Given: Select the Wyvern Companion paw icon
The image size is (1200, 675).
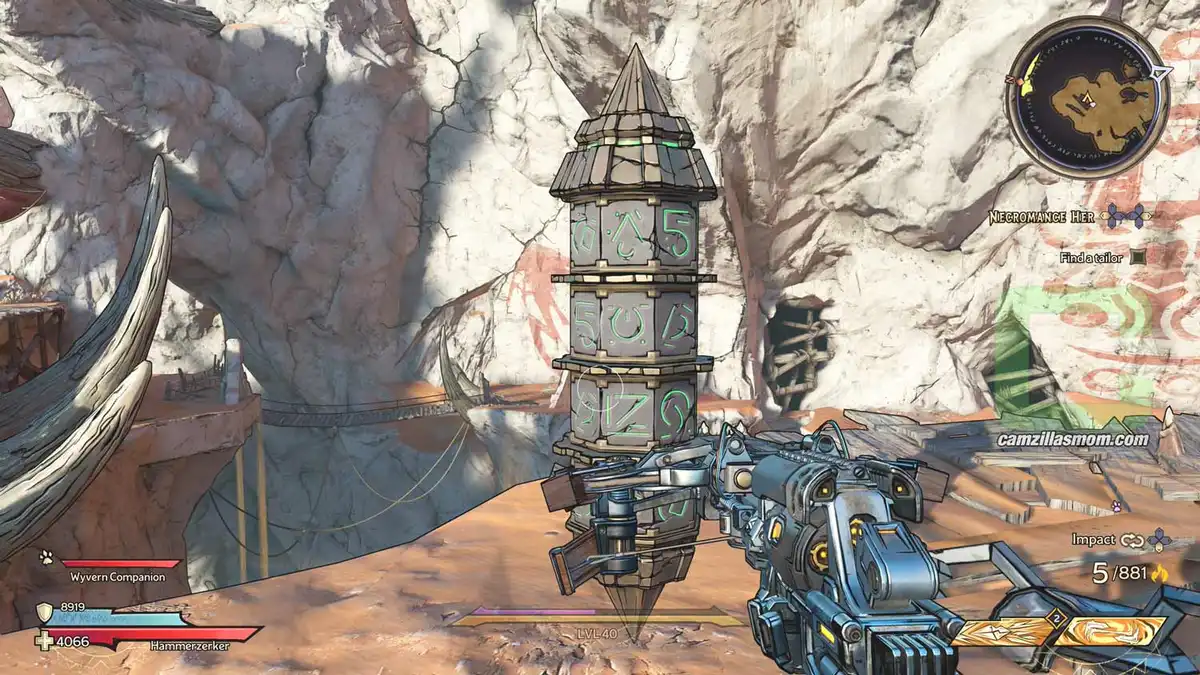Looking at the screenshot, I should pyautogui.click(x=46, y=556).
